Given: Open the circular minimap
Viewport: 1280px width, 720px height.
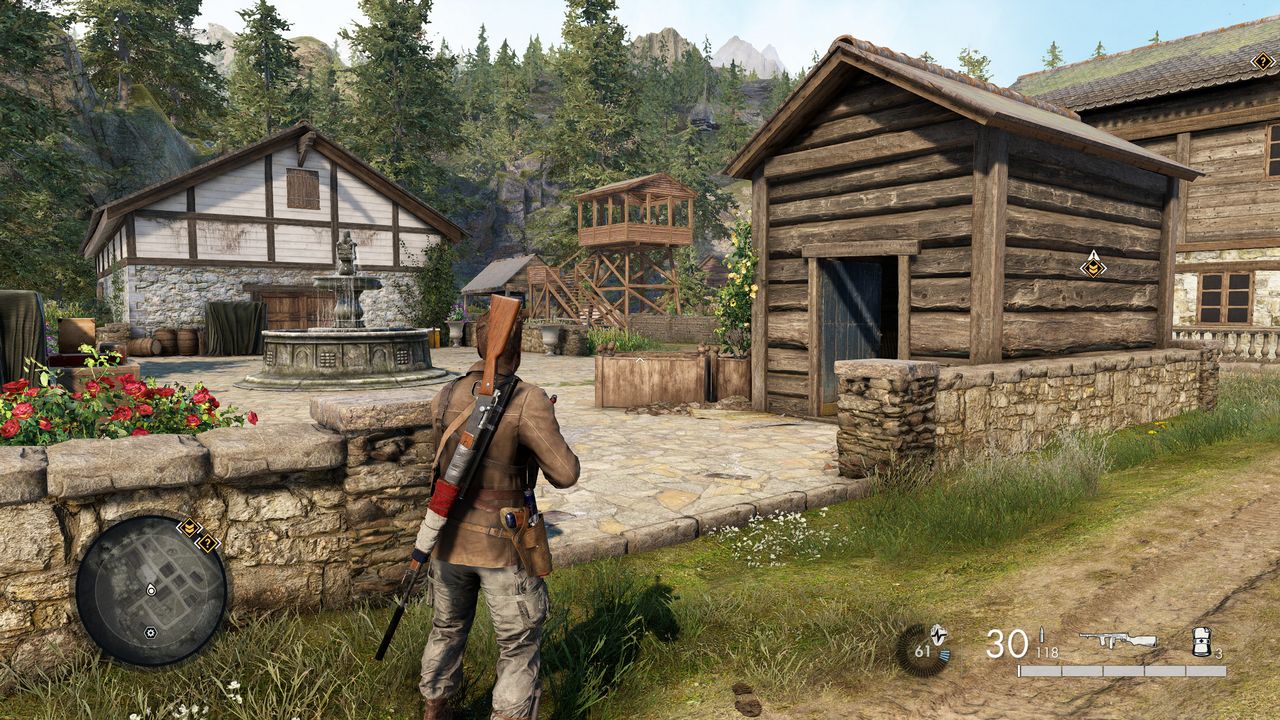Looking at the screenshot, I should pyautogui.click(x=151, y=590).
